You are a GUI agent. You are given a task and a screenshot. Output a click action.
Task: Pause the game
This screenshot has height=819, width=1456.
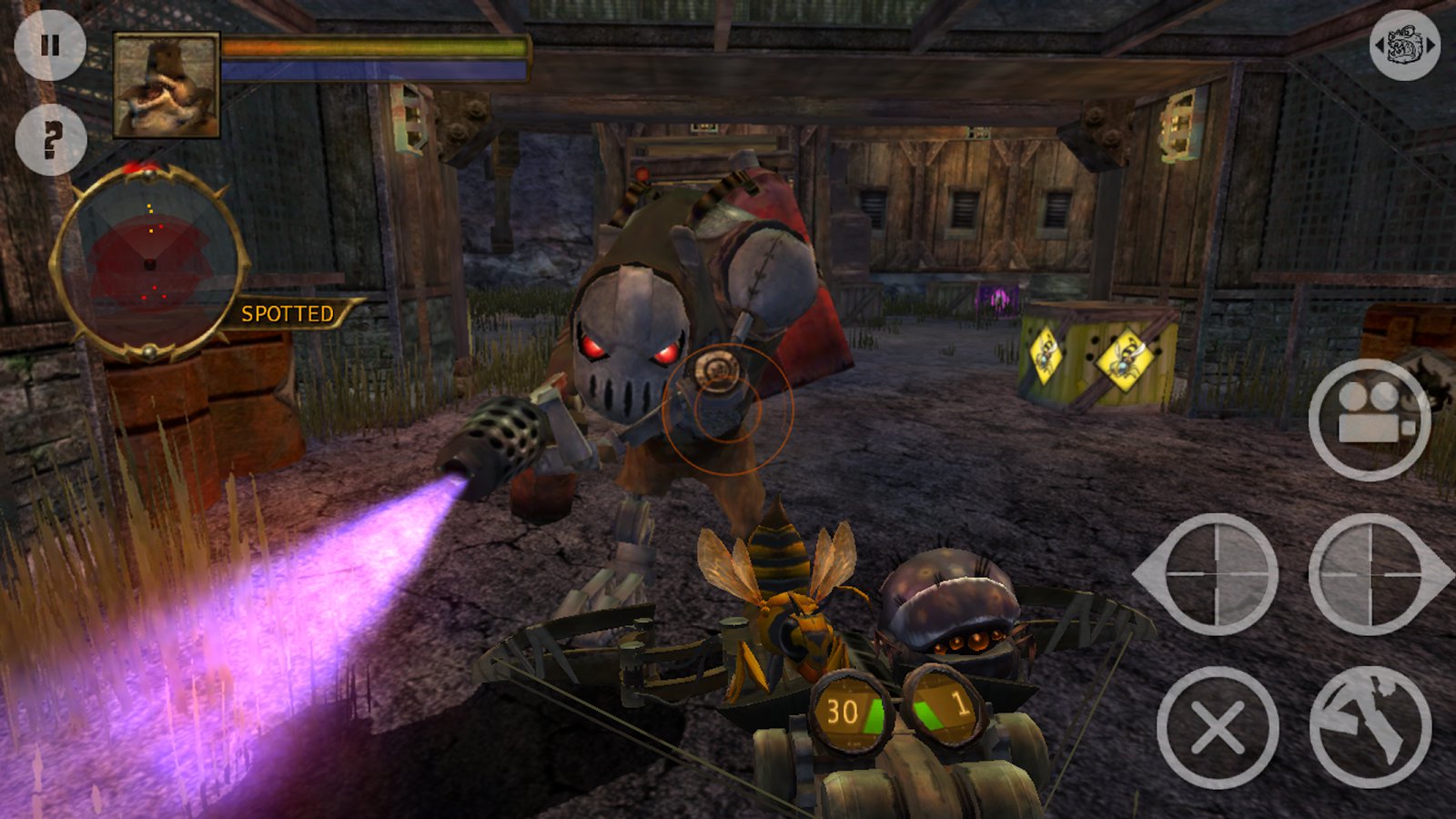coord(50,45)
